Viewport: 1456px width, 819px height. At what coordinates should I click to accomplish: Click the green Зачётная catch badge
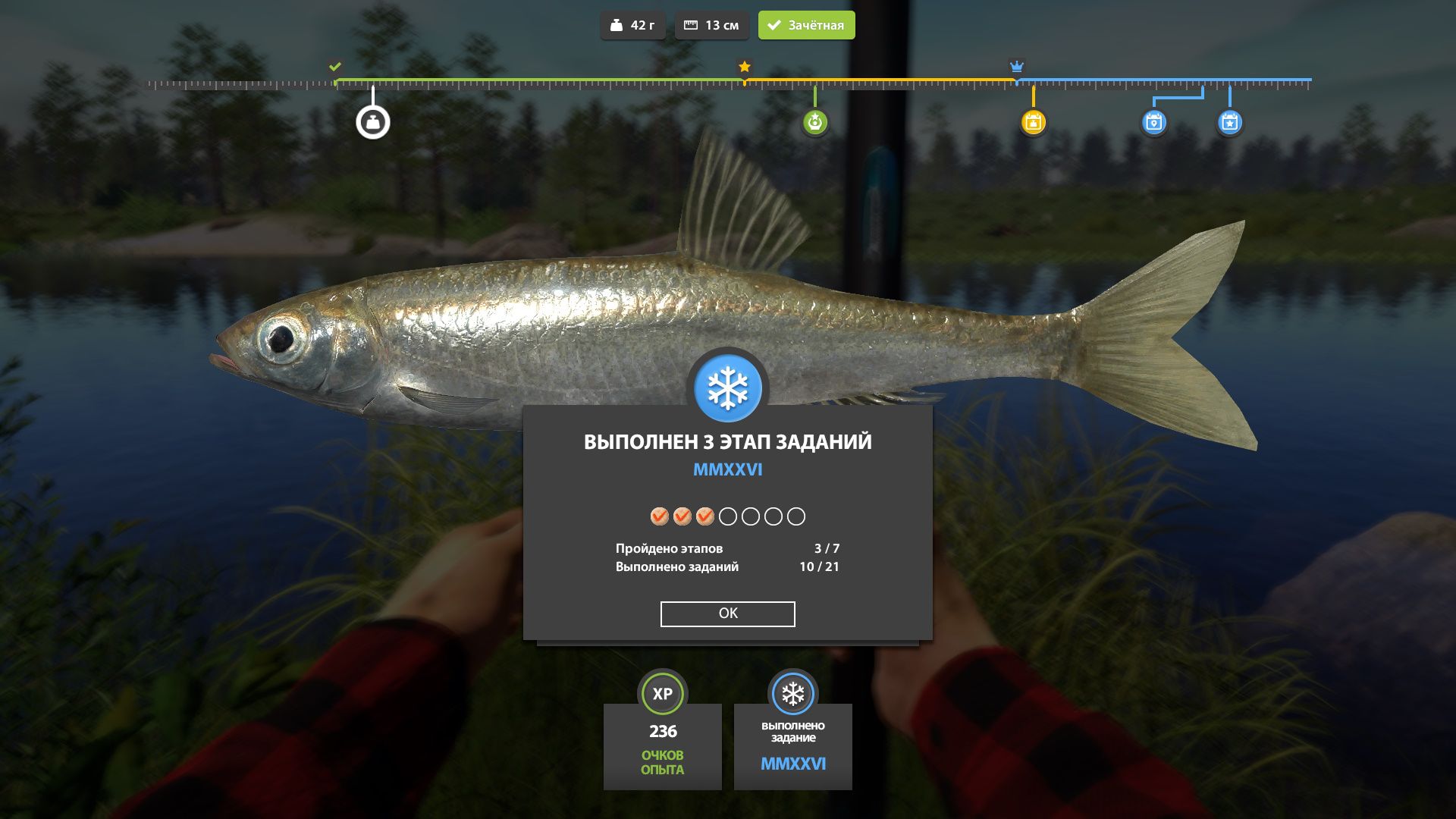point(806,25)
